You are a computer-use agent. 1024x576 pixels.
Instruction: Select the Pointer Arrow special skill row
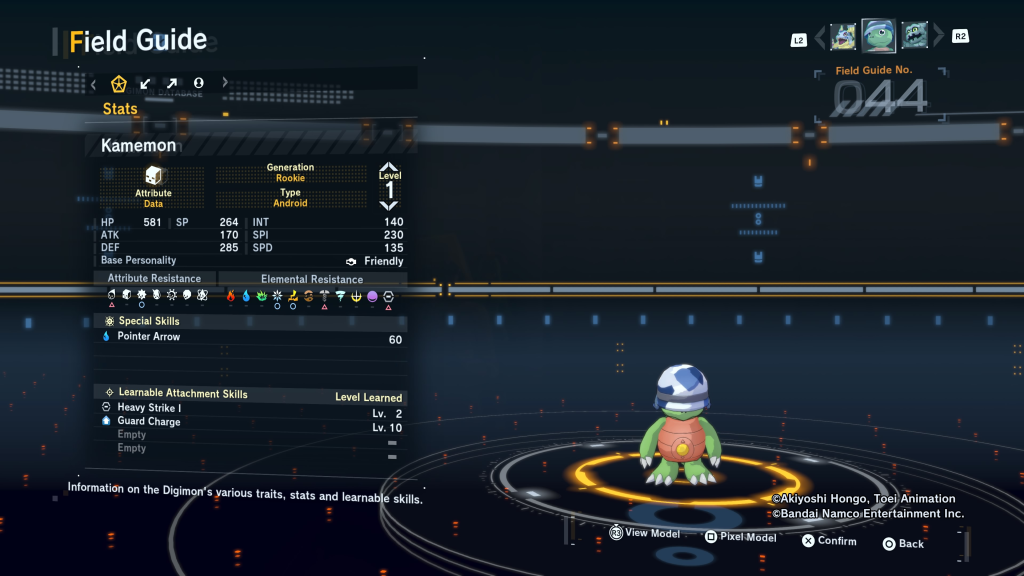[x=250, y=338]
